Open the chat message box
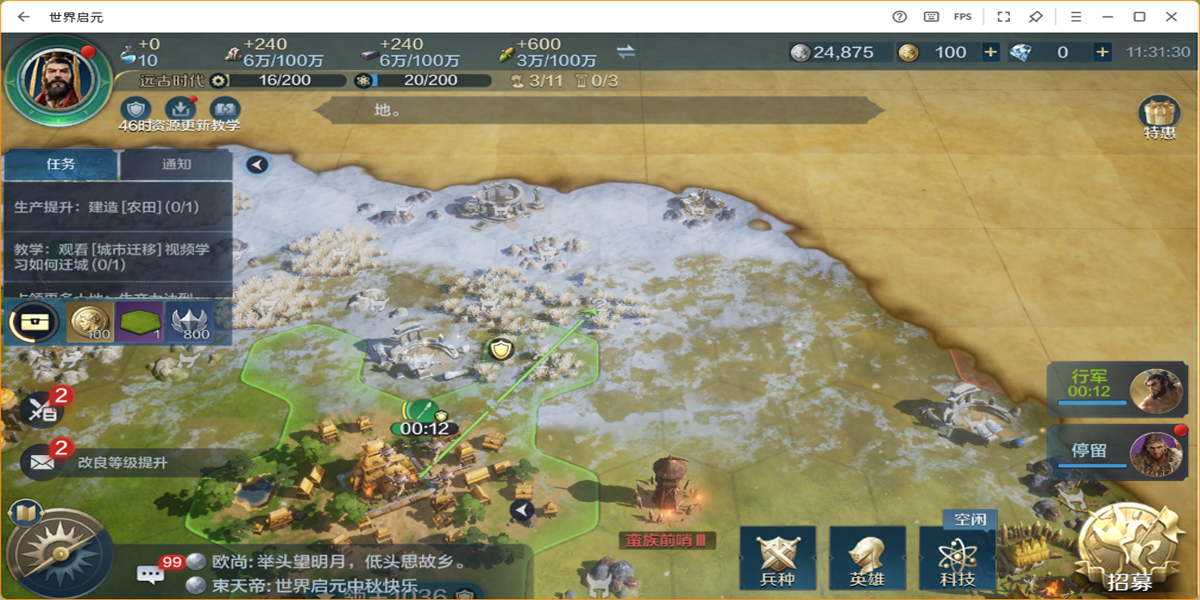Screen dimensions: 1200x600 (151, 574)
